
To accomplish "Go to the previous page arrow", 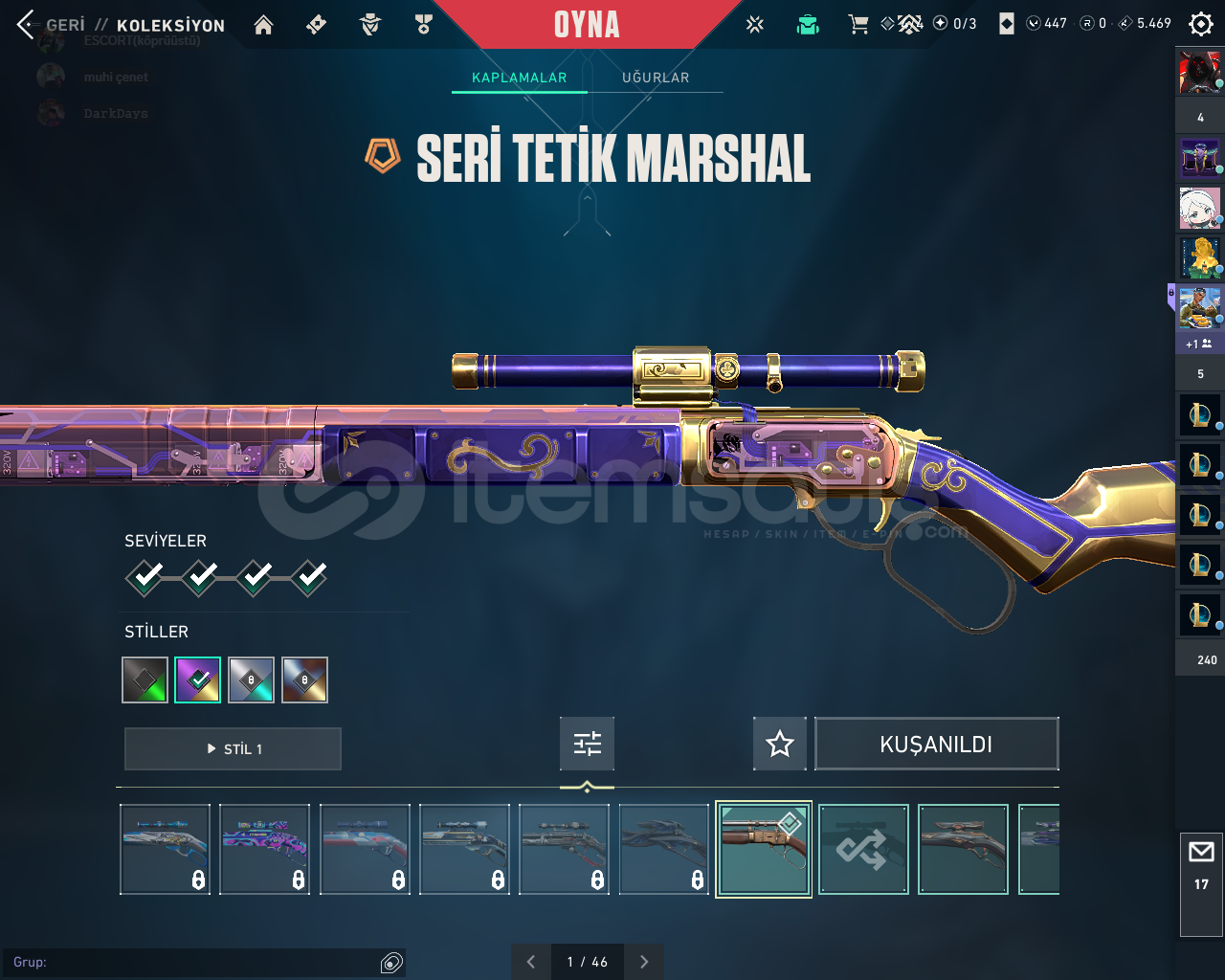I will point(531,962).
